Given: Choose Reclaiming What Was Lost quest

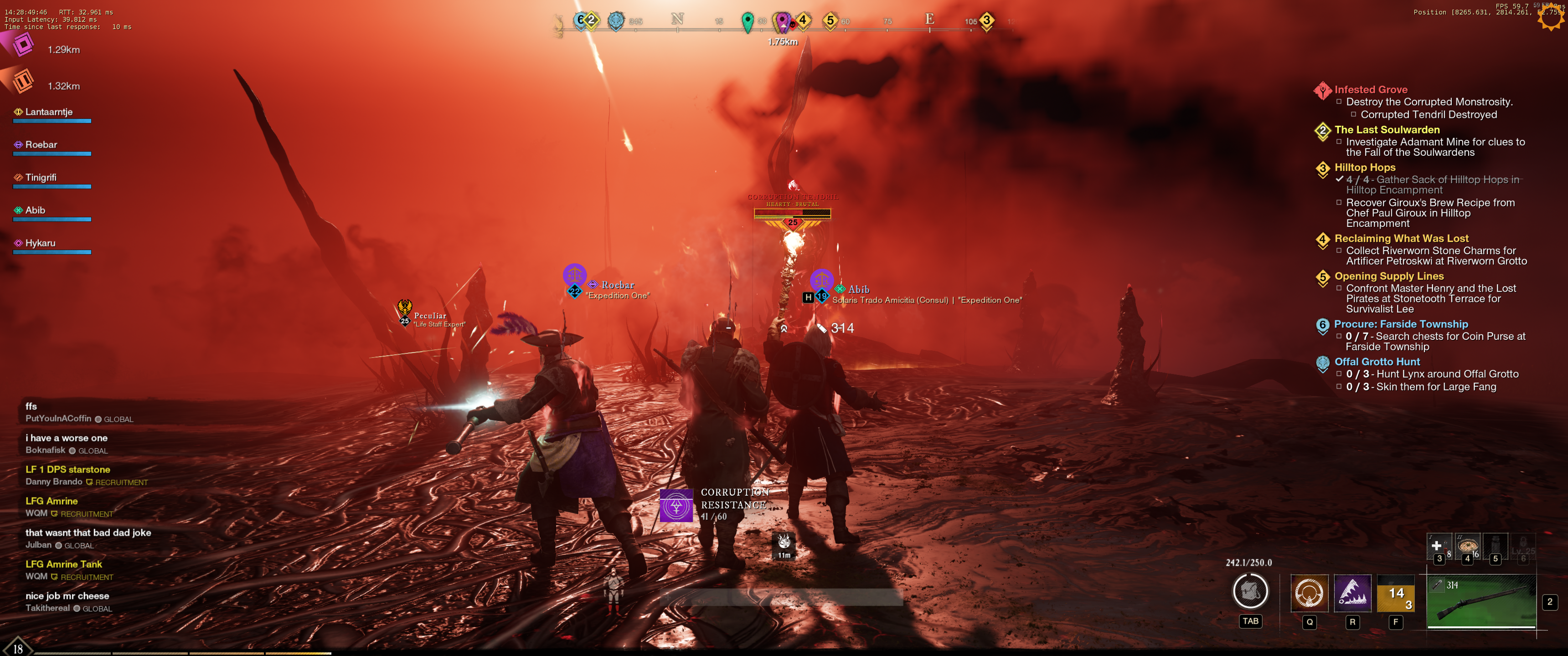Looking at the screenshot, I should pos(1401,239).
